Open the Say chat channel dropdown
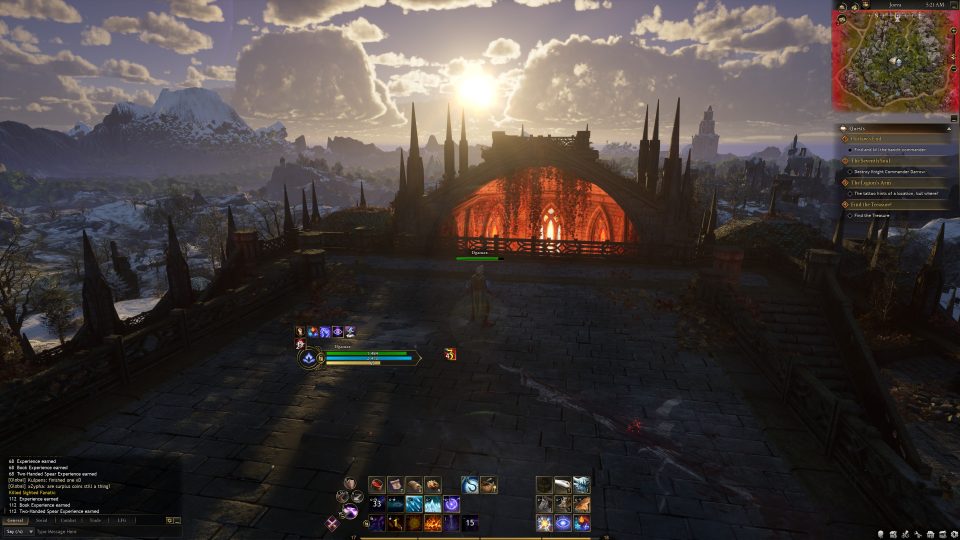This screenshot has width=960, height=540. coord(19,531)
